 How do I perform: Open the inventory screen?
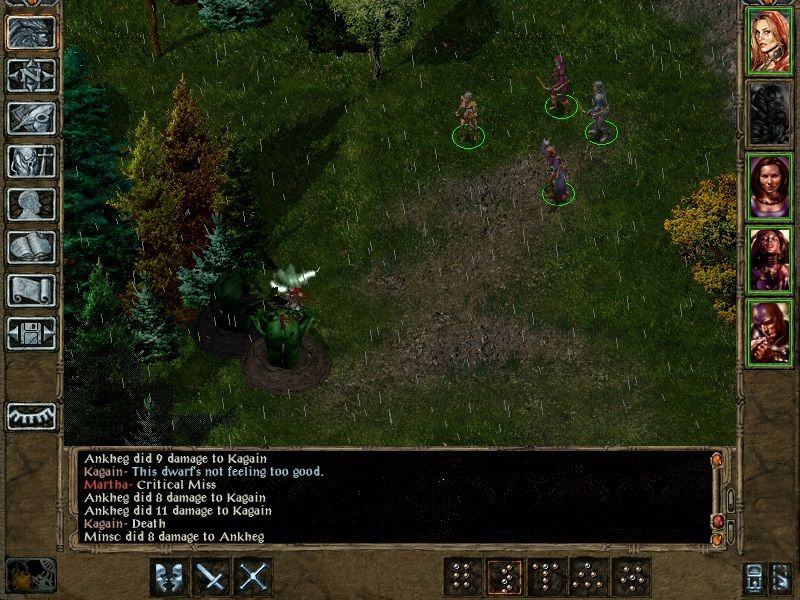click(x=31, y=161)
